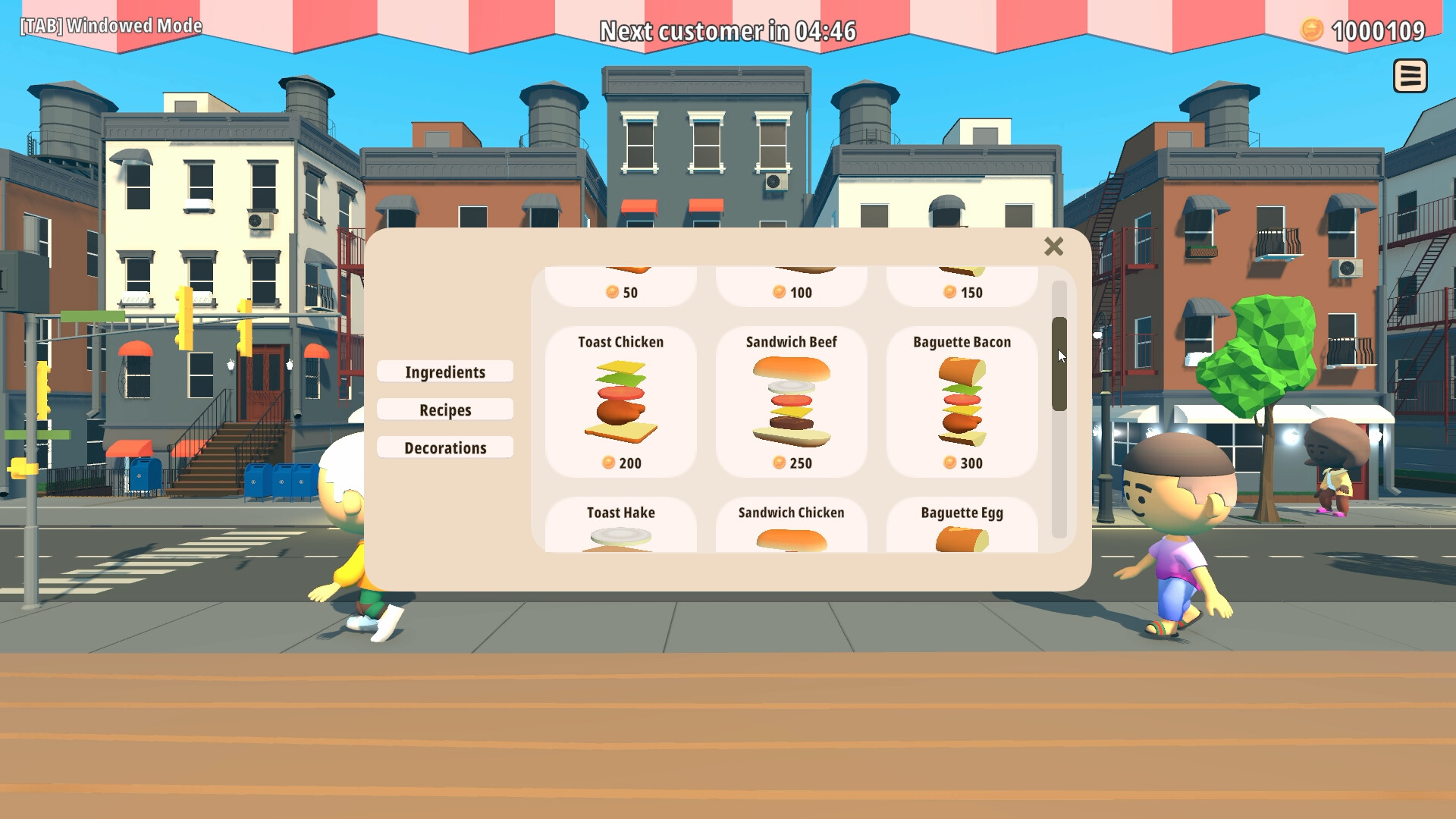Open the Recipes section
1456x819 pixels.
444,409
